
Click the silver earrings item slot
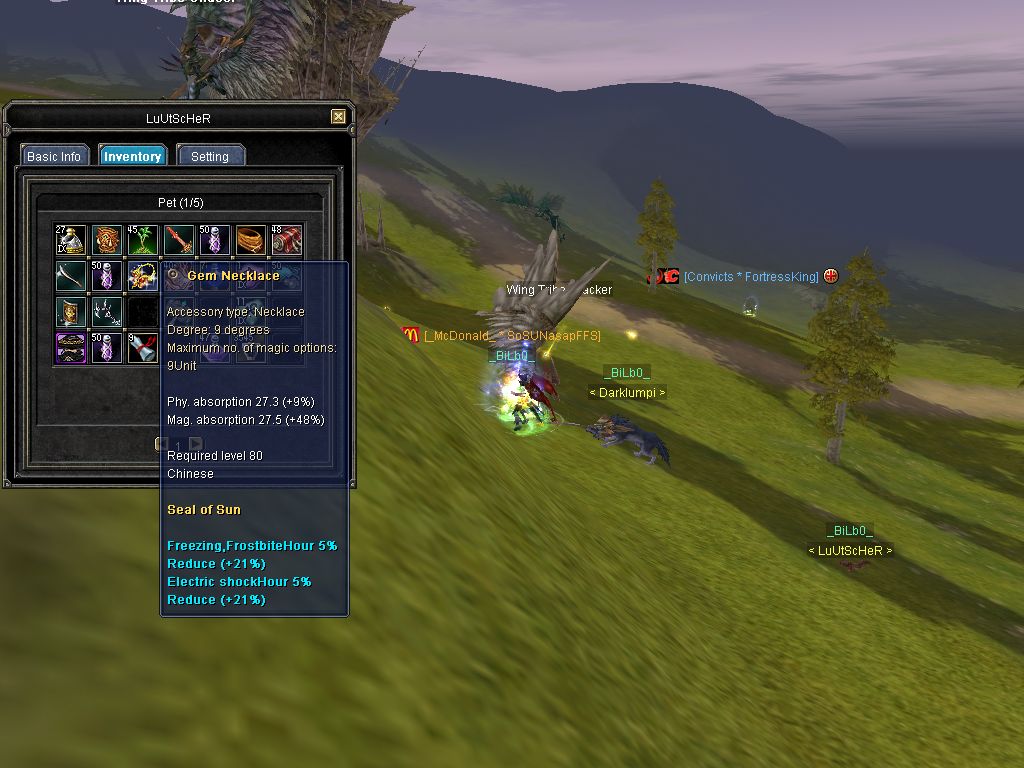107,313
